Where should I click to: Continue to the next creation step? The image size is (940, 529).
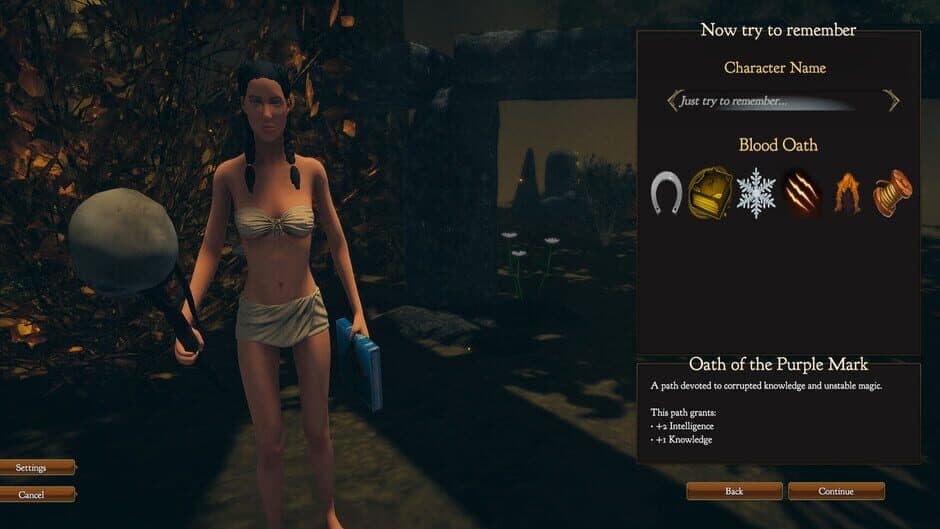pos(836,491)
